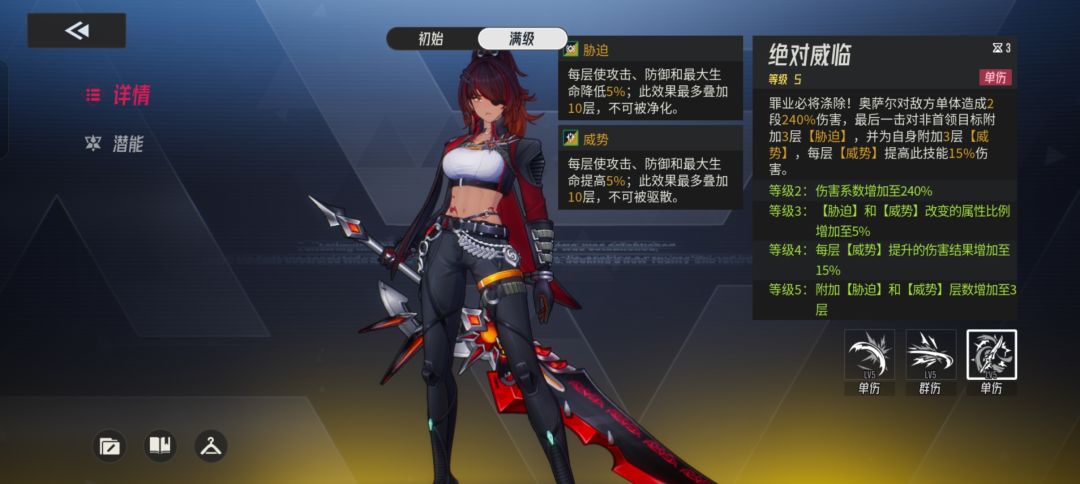
Task: Open the clothes hanger outfit icon
Action: (x=210, y=446)
